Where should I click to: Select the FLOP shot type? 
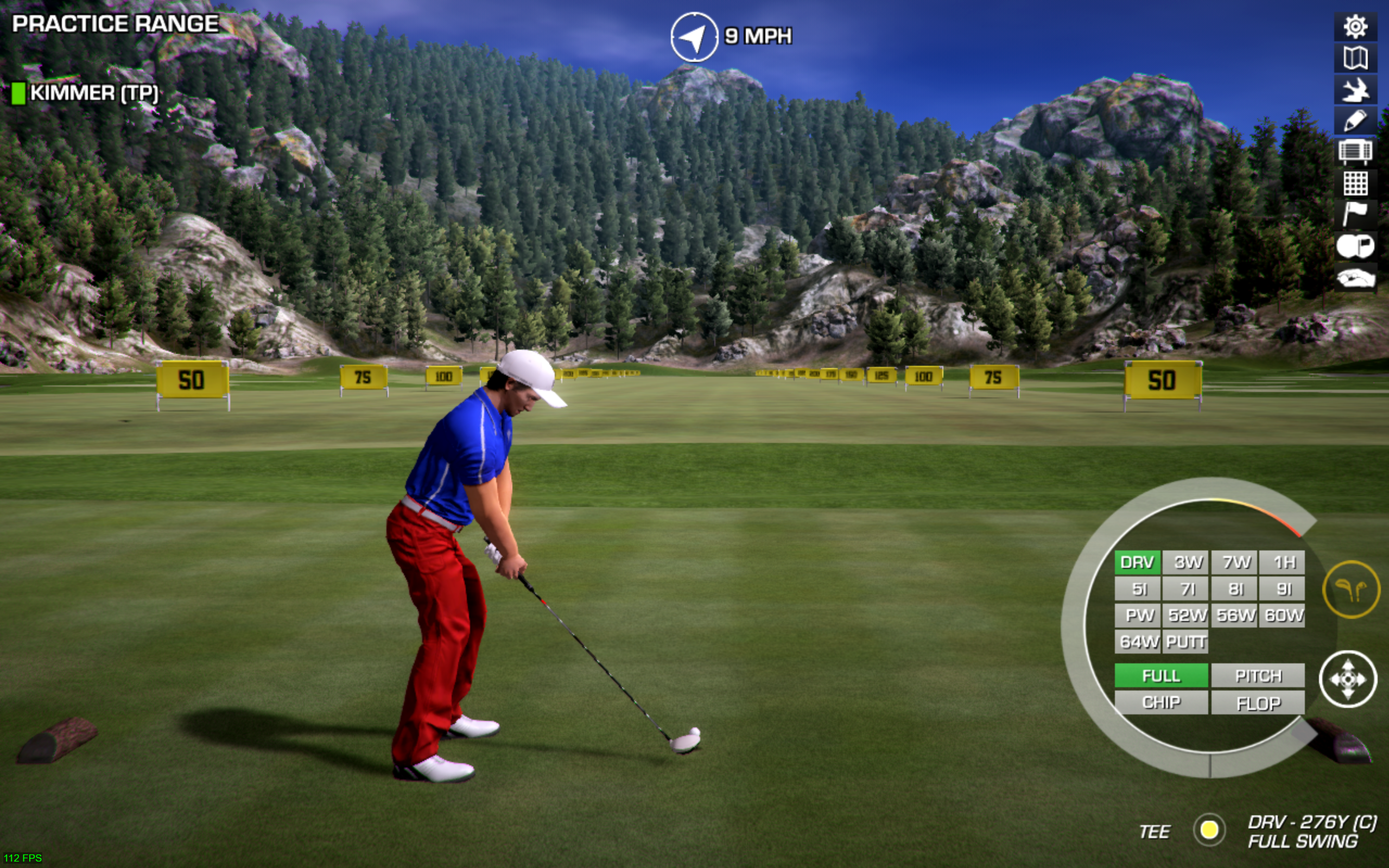(x=1258, y=702)
